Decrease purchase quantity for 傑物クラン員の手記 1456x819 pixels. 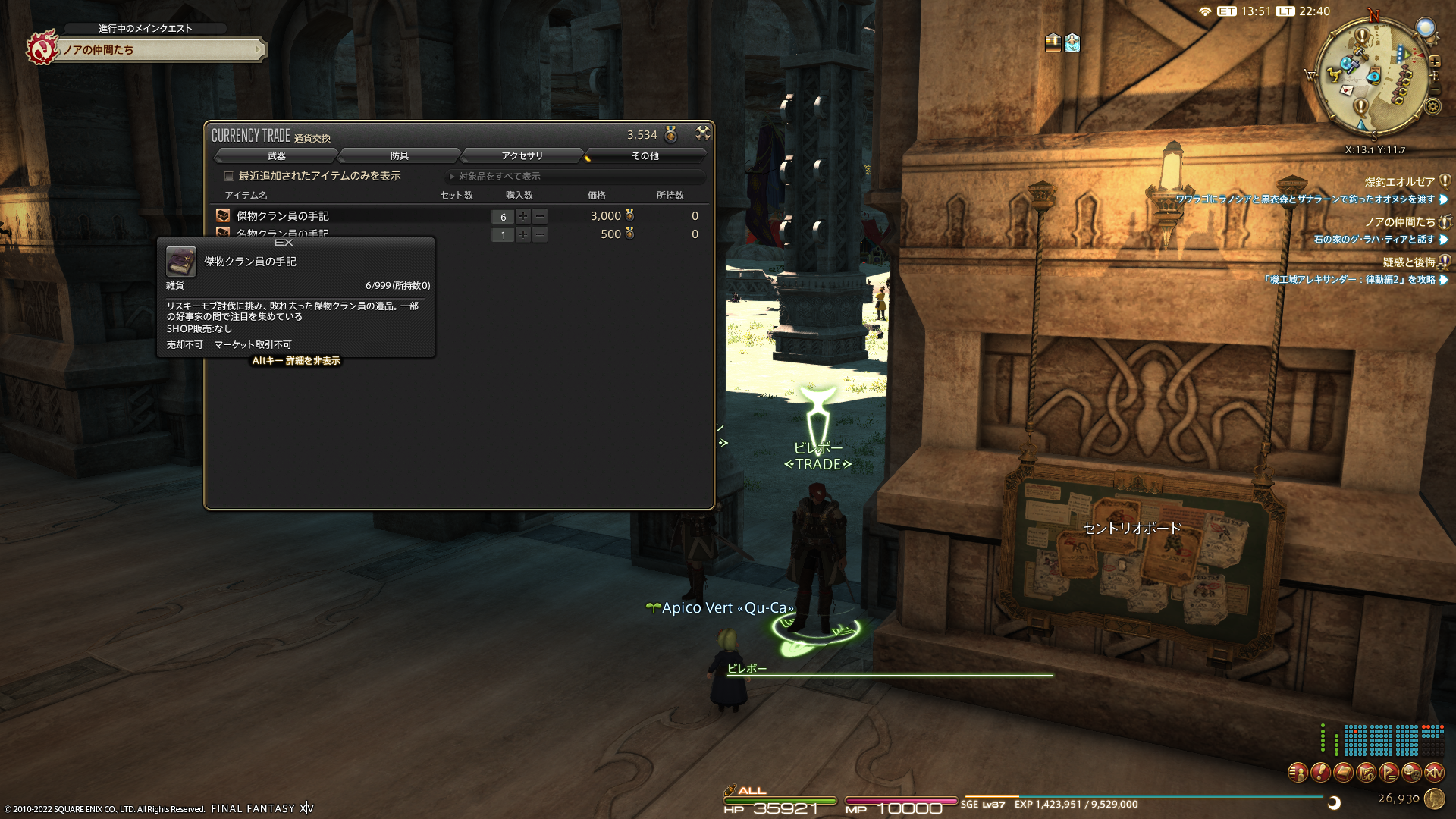(540, 216)
